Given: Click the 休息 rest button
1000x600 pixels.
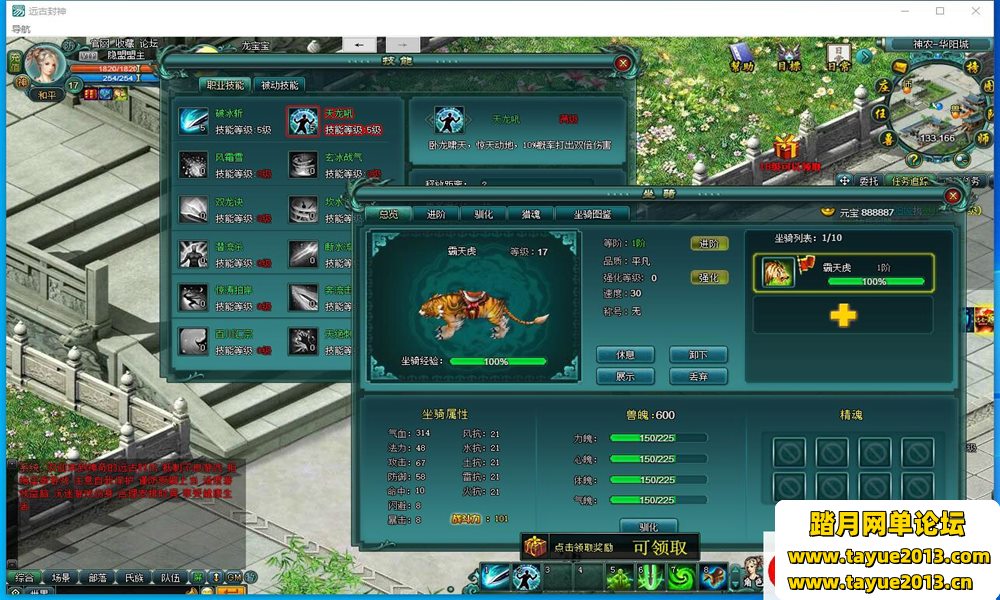Looking at the screenshot, I should pyautogui.click(x=625, y=355).
